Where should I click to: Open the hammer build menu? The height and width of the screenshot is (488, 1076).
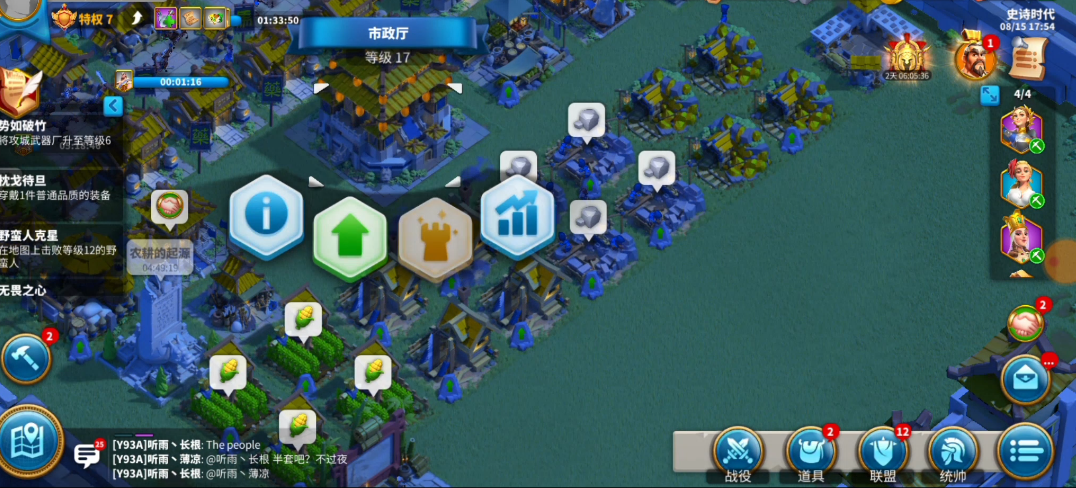25,358
